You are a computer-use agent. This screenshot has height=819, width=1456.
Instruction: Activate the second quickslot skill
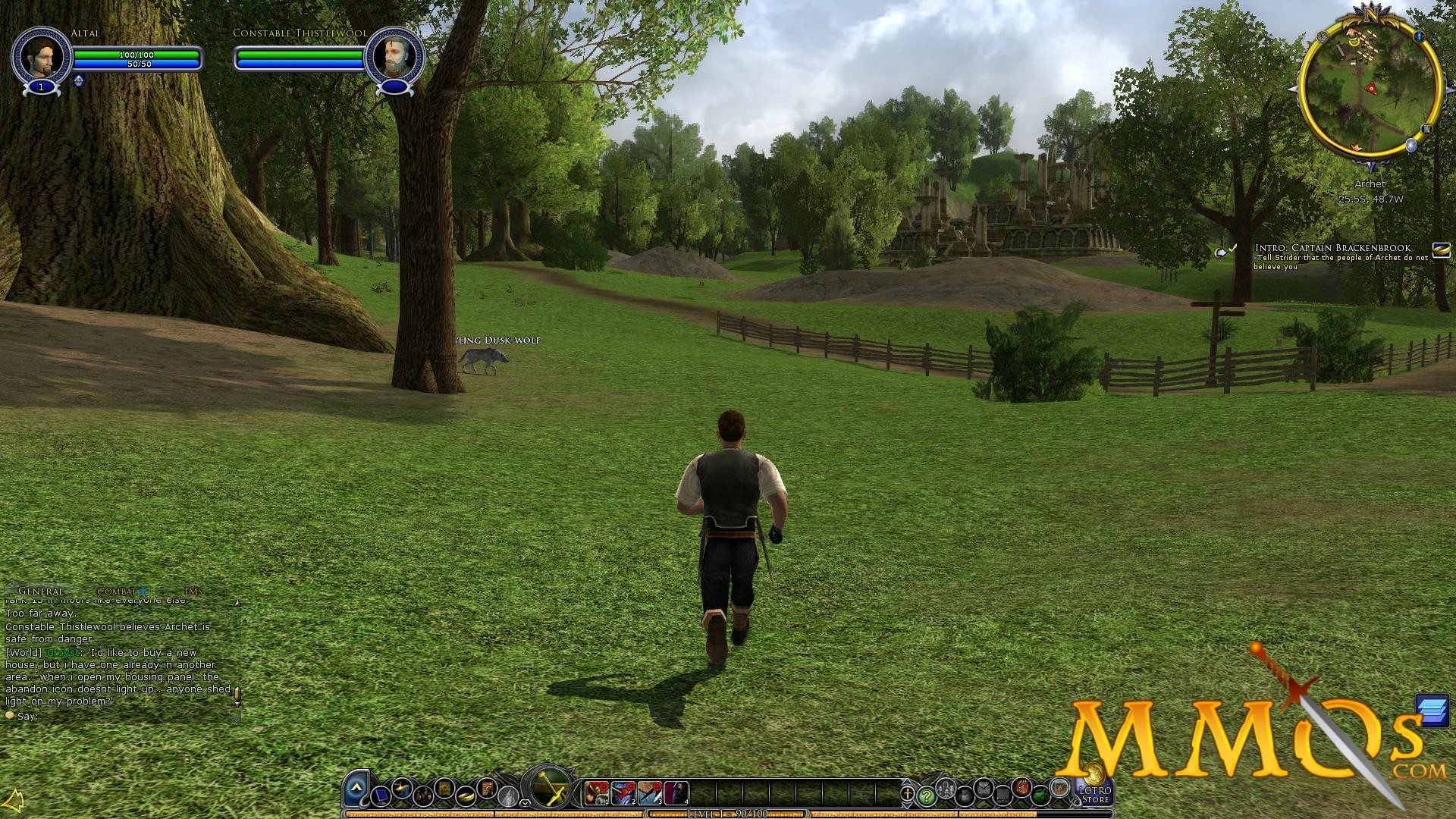click(623, 793)
